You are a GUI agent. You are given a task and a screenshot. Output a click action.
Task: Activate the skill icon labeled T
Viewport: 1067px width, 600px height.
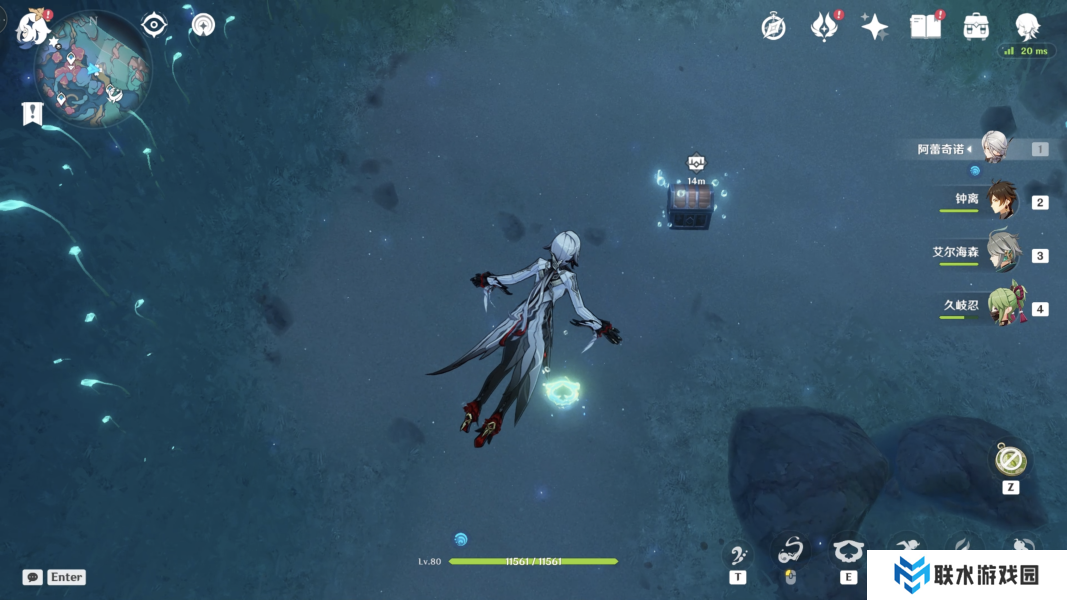coord(738,555)
